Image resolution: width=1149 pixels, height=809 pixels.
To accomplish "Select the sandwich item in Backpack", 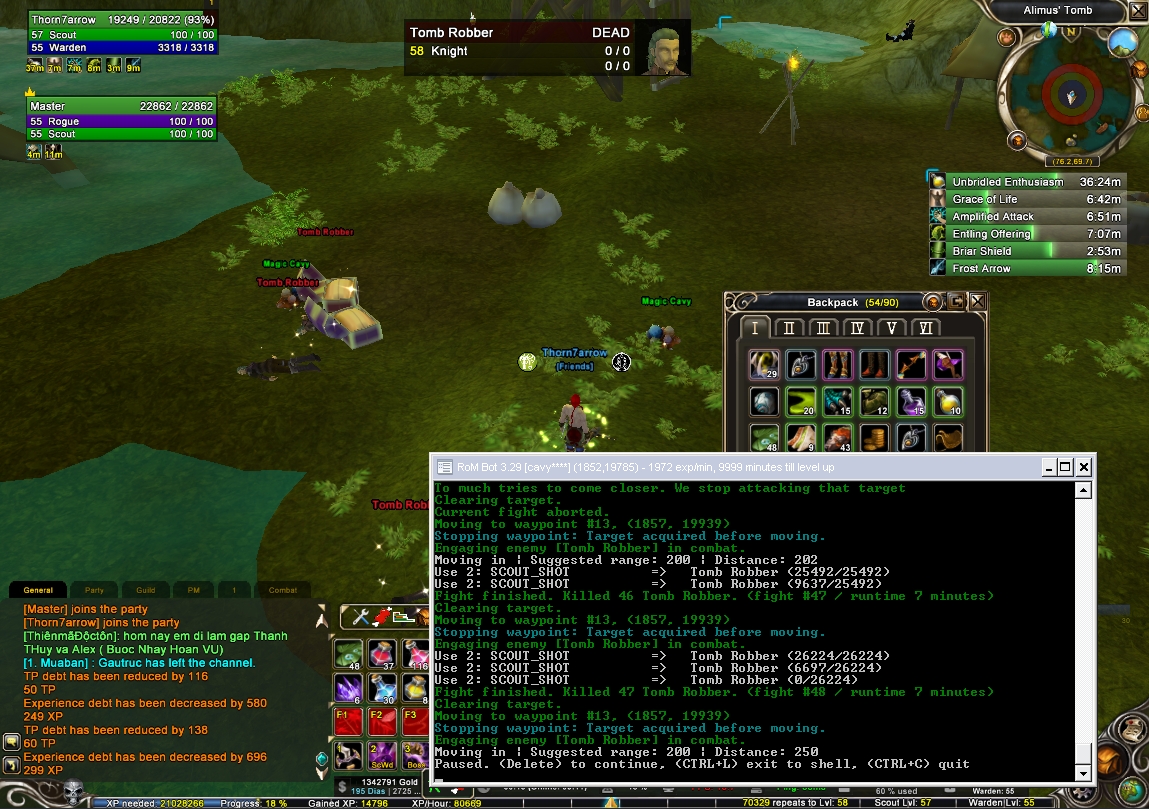I will pos(802,438).
